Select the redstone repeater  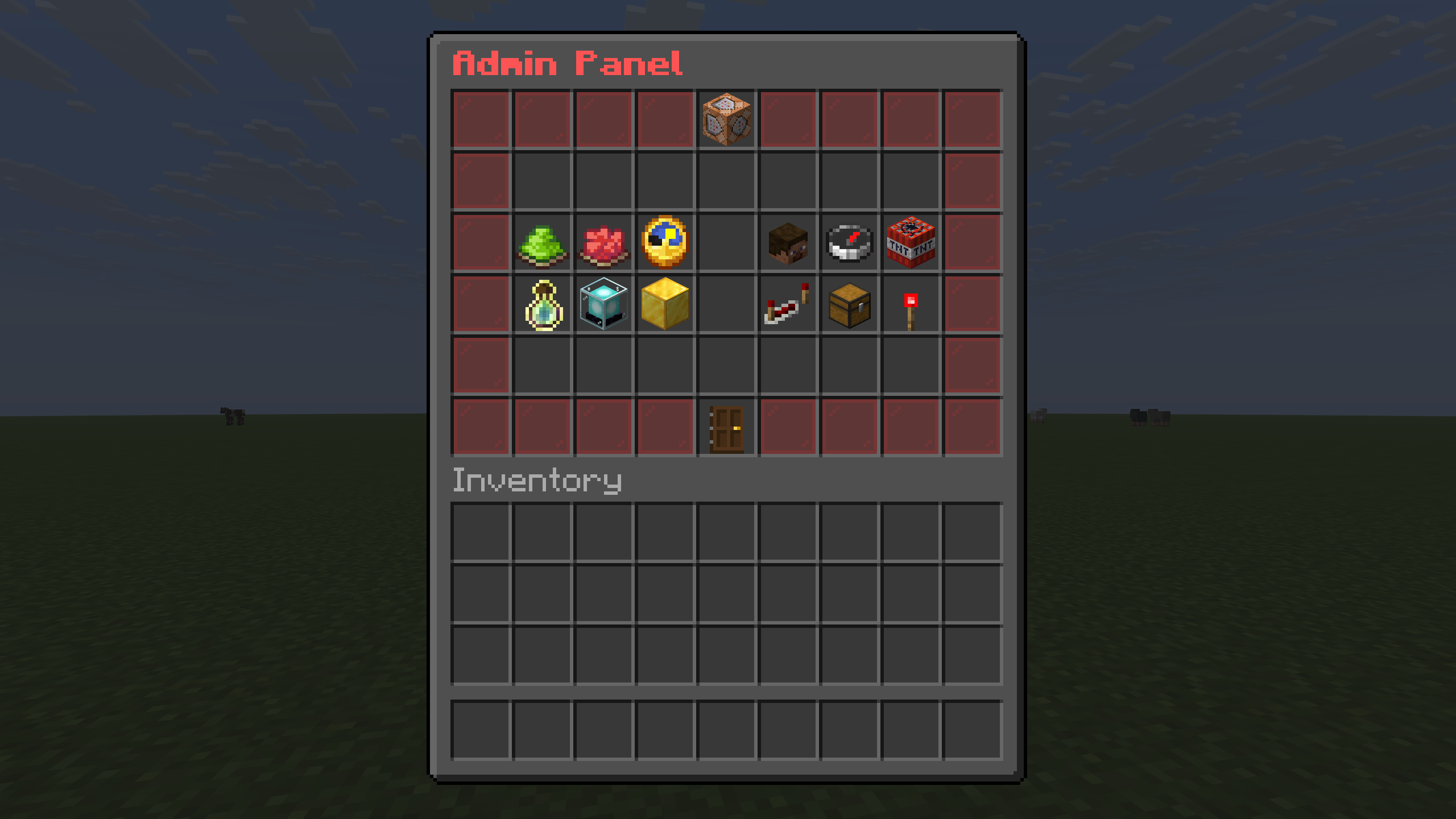788,304
